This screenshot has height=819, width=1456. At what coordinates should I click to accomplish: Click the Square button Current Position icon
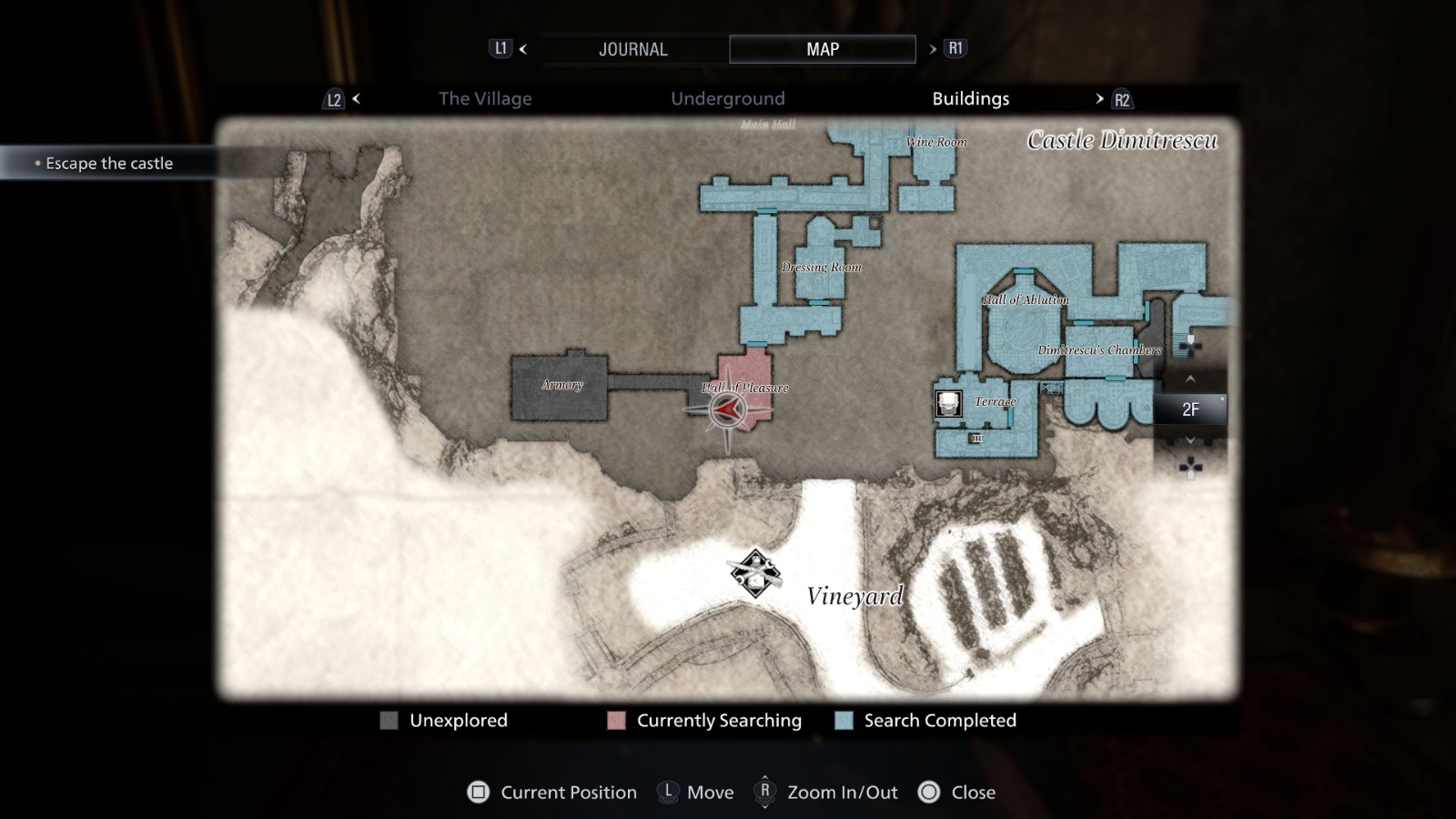coord(480,793)
